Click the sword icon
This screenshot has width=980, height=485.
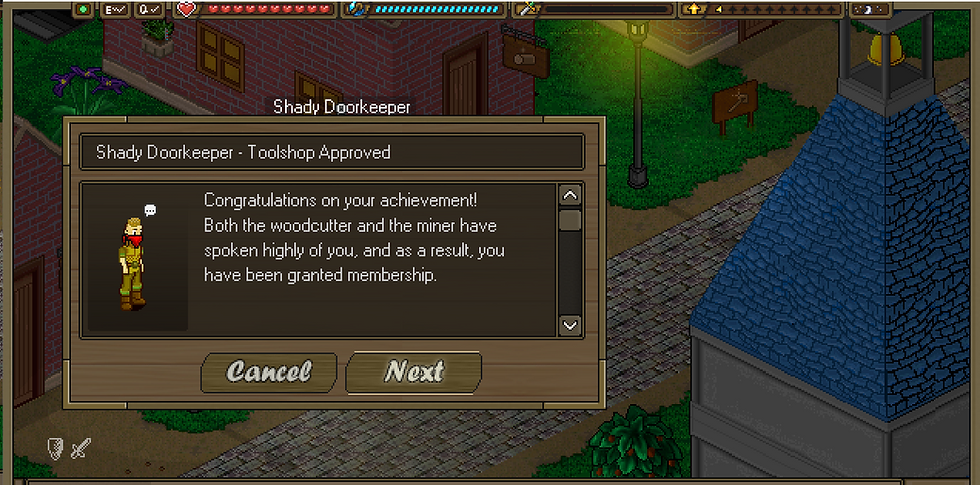tap(79, 449)
